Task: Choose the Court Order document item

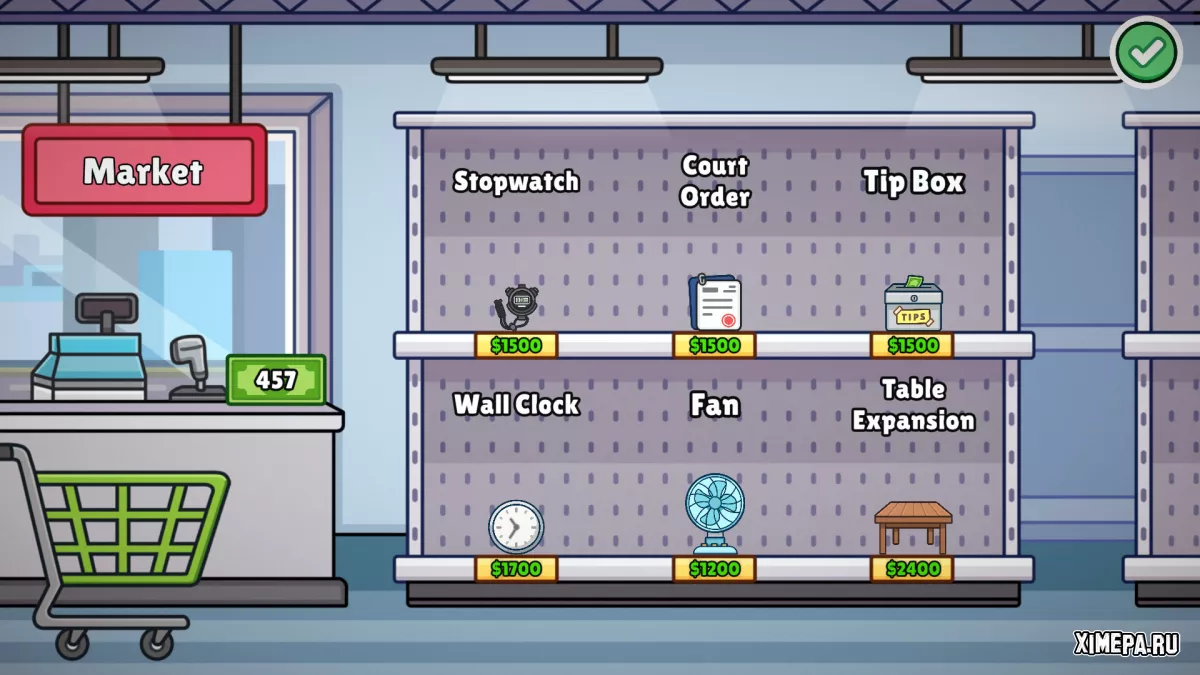Action: pyautogui.click(x=715, y=302)
